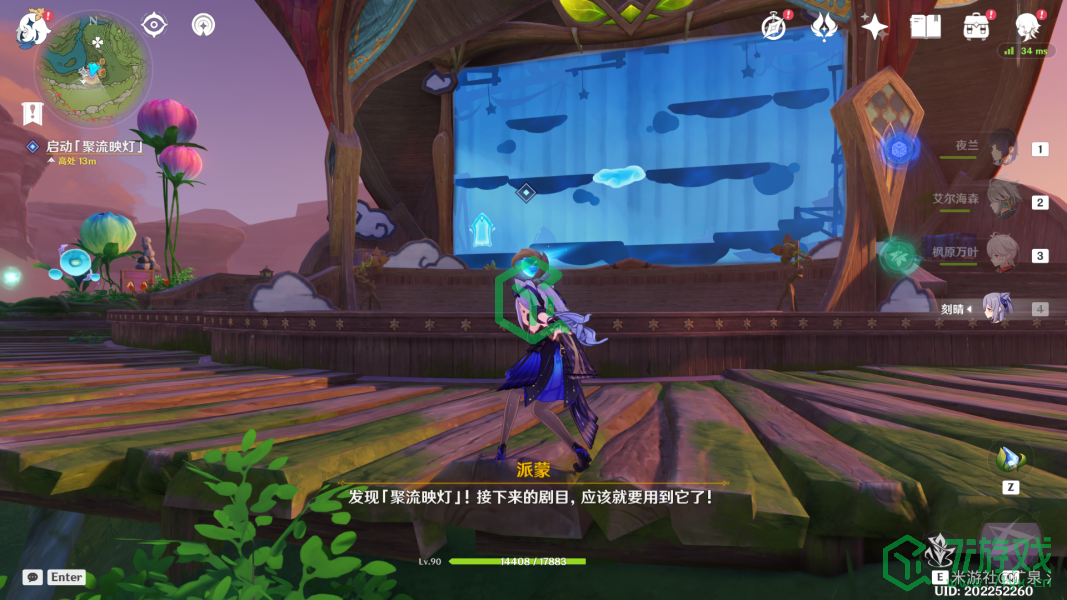This screenshot has height=600, width=1067.
Task: Open the Paimon menu
Action: [x=33, y=29]
